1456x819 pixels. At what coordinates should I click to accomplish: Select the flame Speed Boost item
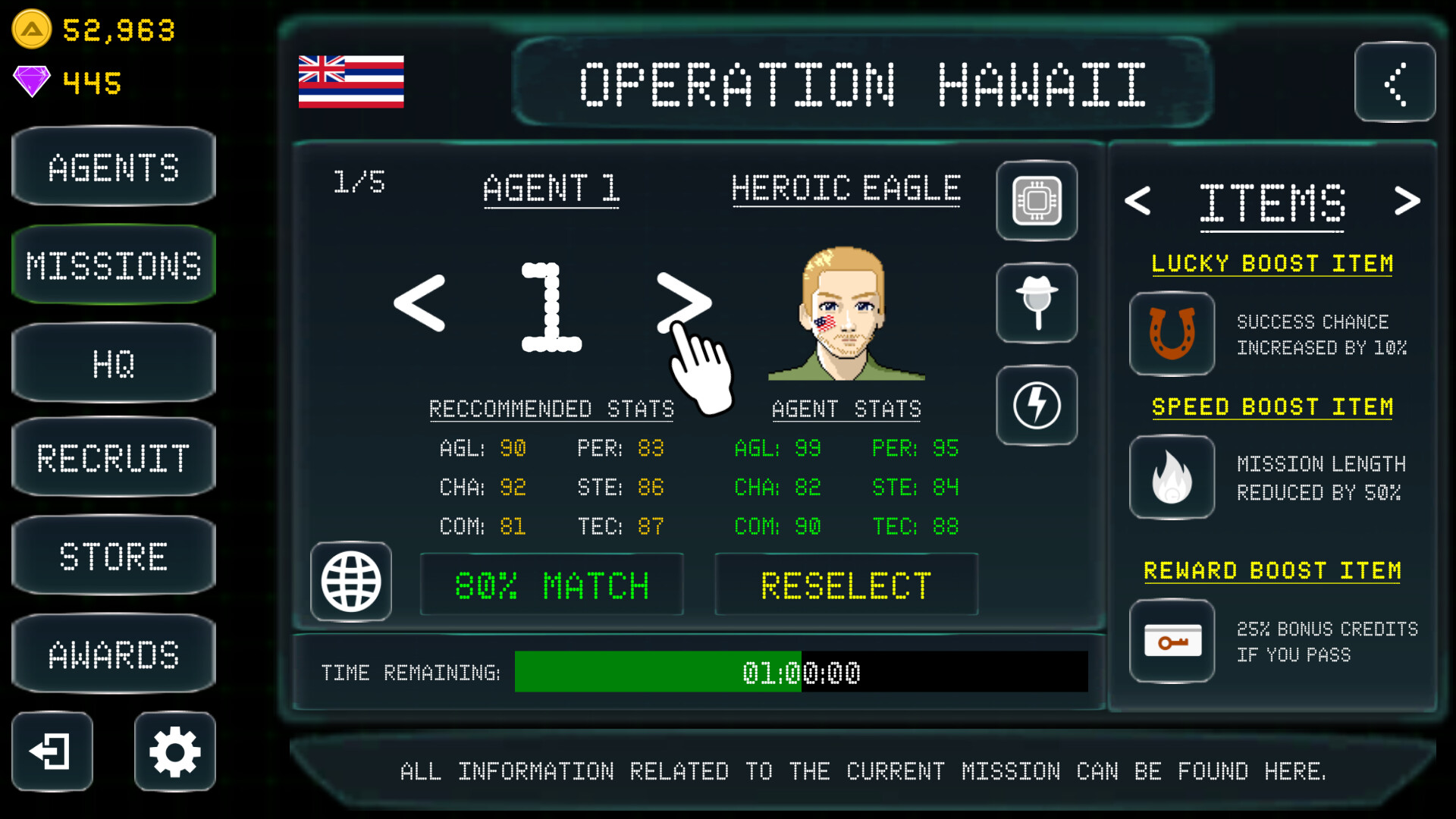[x=1172, y=477]
